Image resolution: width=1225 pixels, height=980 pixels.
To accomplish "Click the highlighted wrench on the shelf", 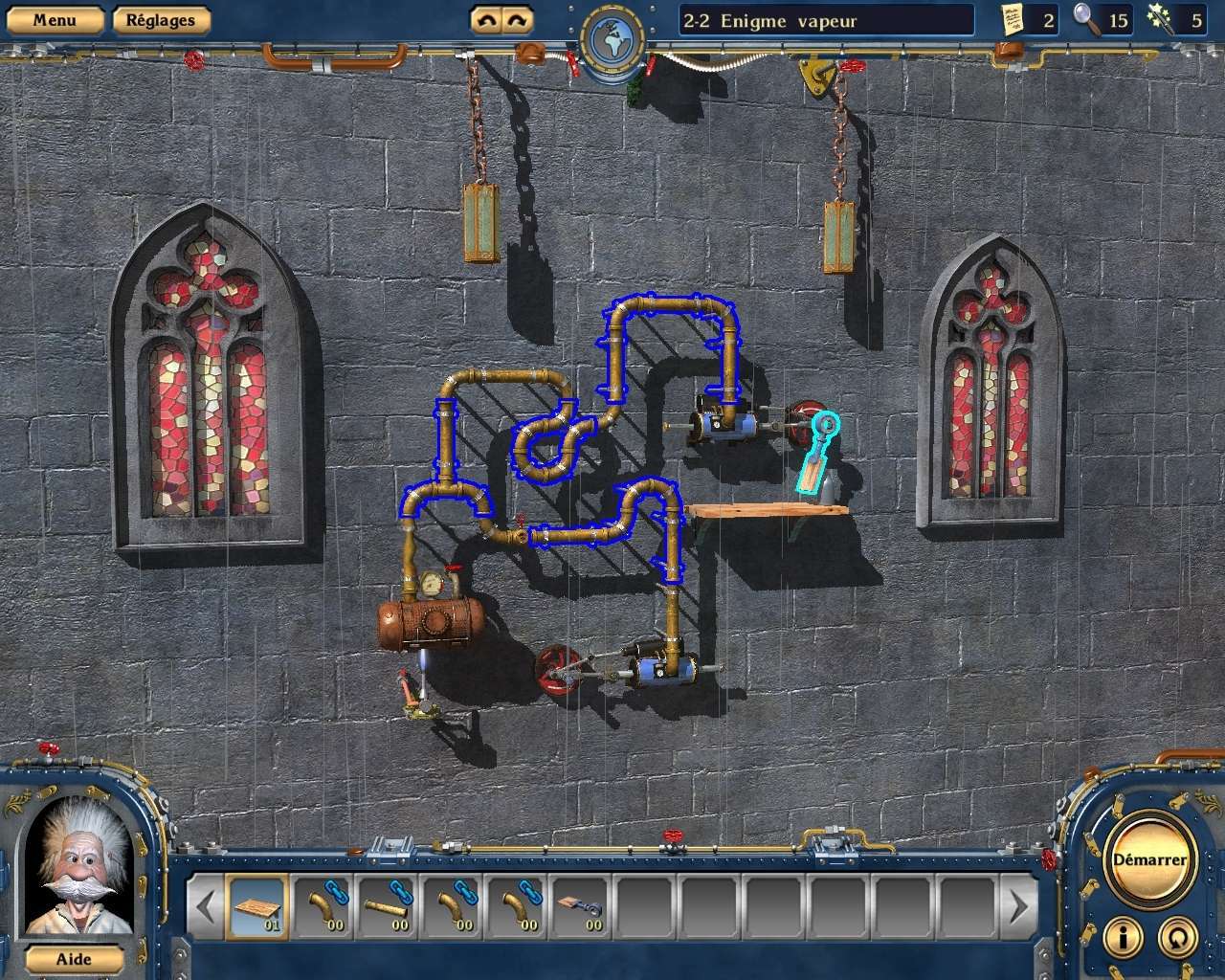I will click(x=816, y=450).
